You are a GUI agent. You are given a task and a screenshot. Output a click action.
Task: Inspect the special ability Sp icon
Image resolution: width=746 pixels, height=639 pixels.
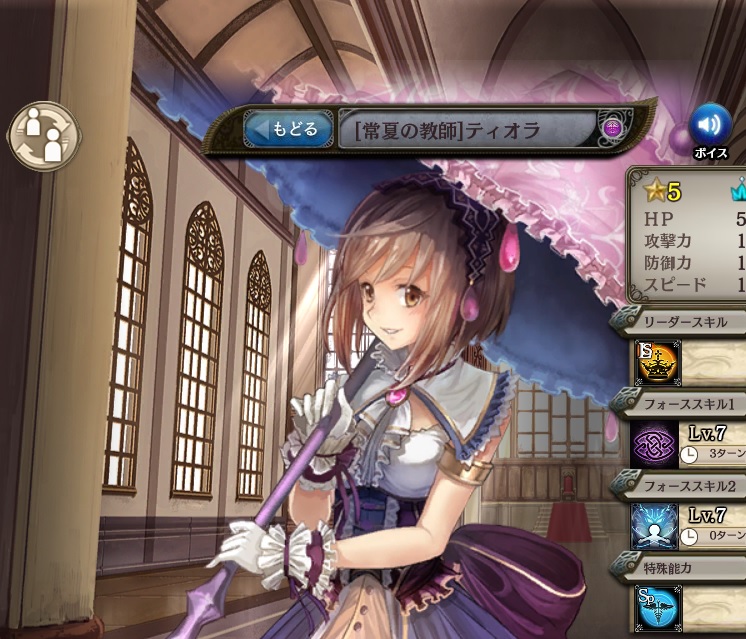tap(655, 608)
